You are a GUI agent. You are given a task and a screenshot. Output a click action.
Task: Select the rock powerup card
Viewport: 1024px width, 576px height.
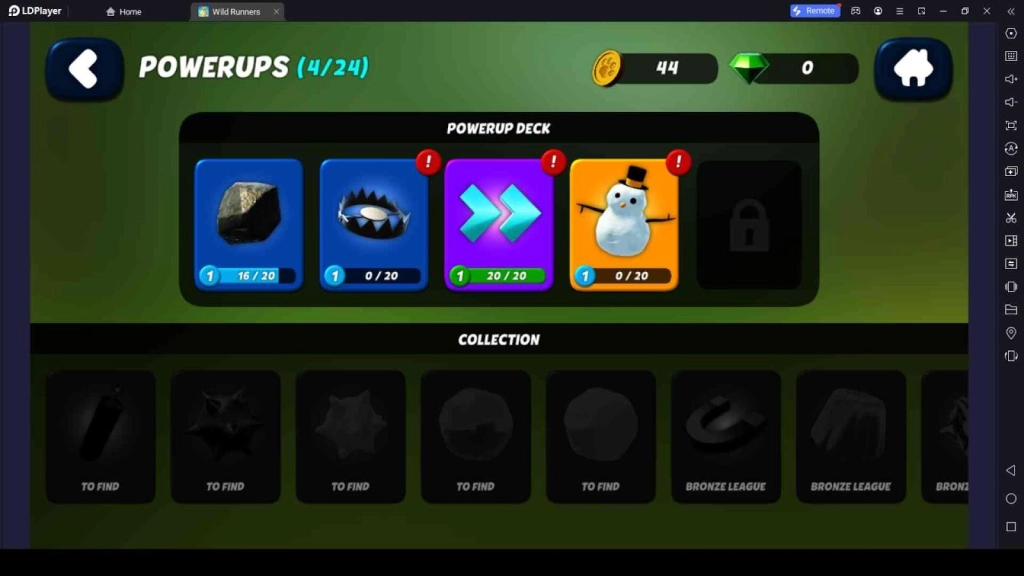(249, 224)
